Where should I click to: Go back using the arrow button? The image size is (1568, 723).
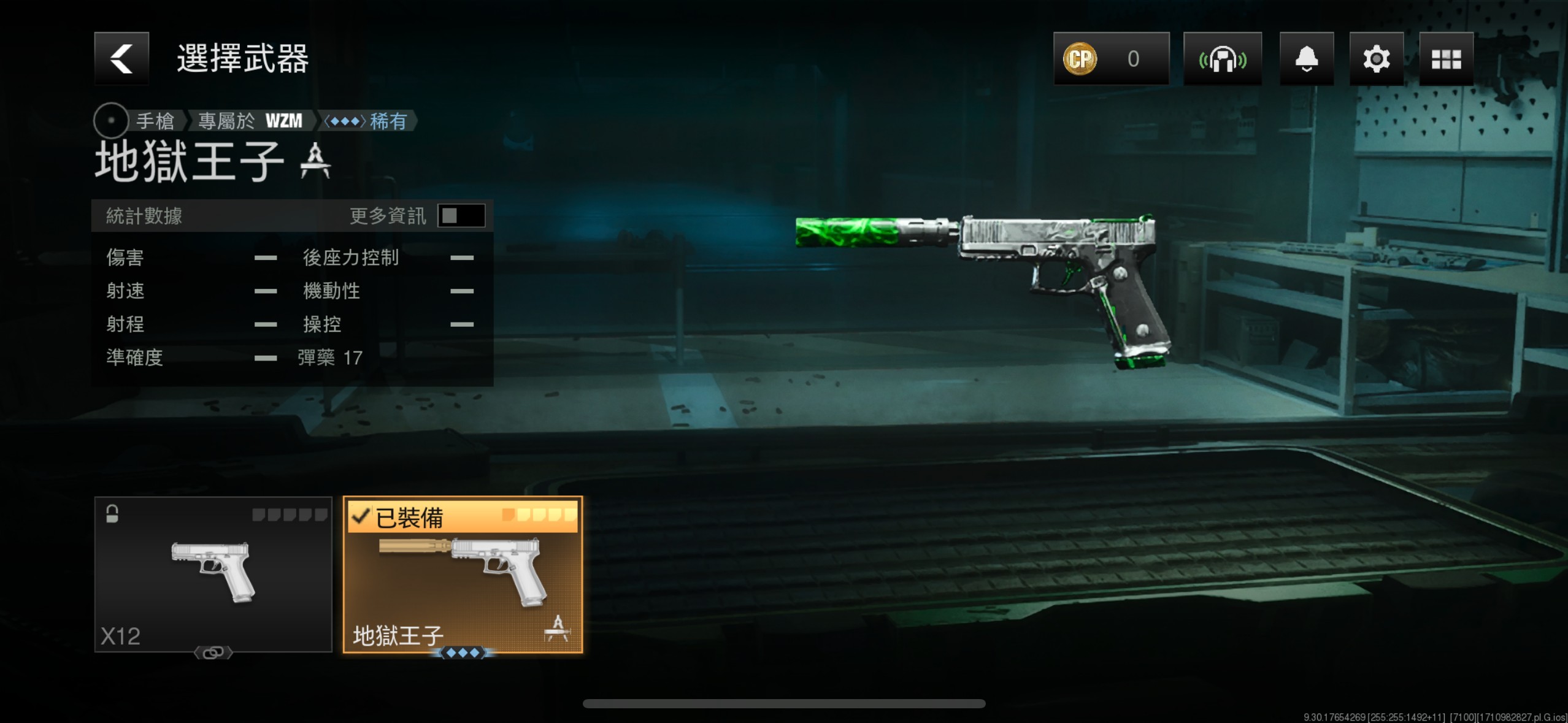[121, 58]
